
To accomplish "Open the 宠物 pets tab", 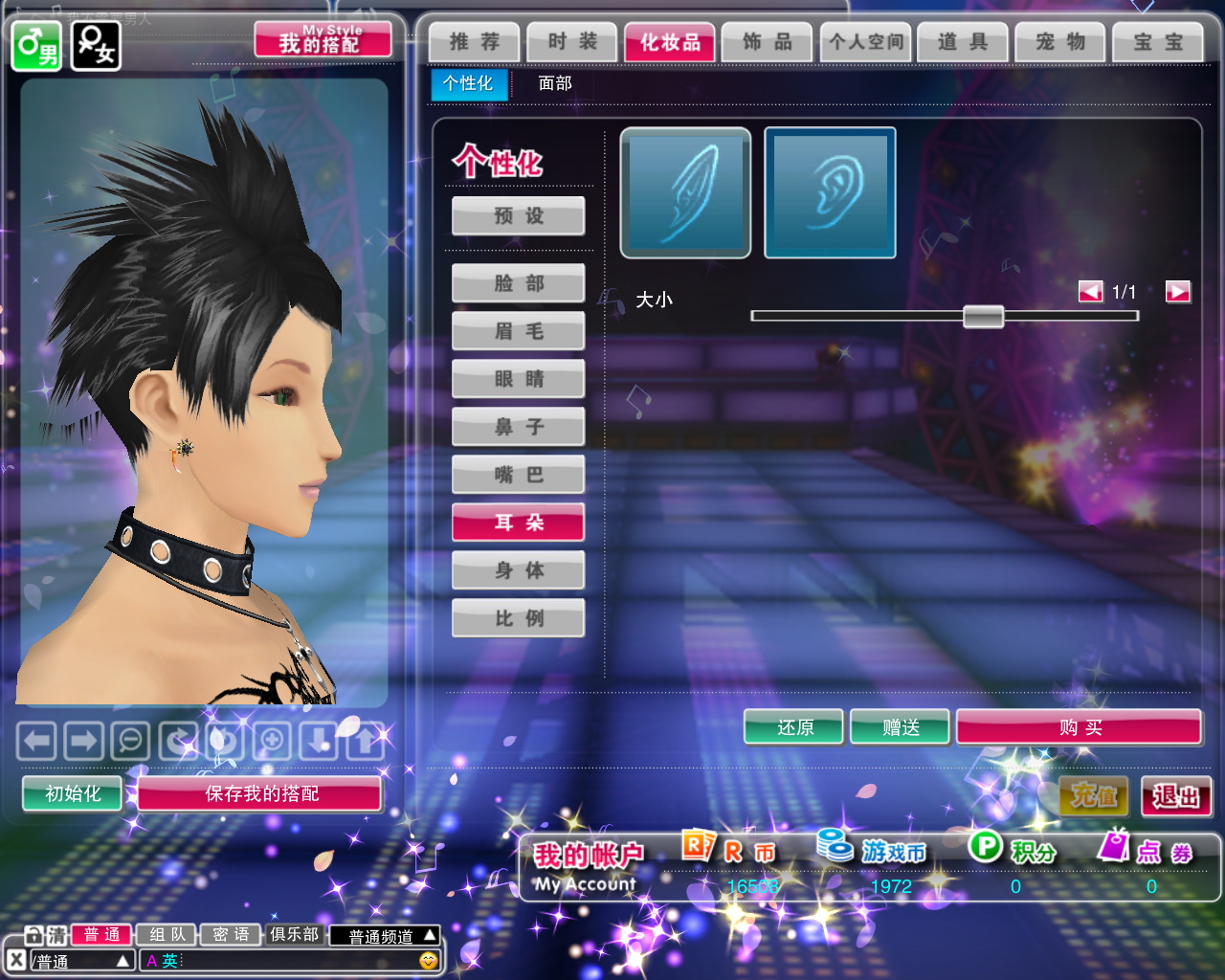I will tap(1060, 42).
